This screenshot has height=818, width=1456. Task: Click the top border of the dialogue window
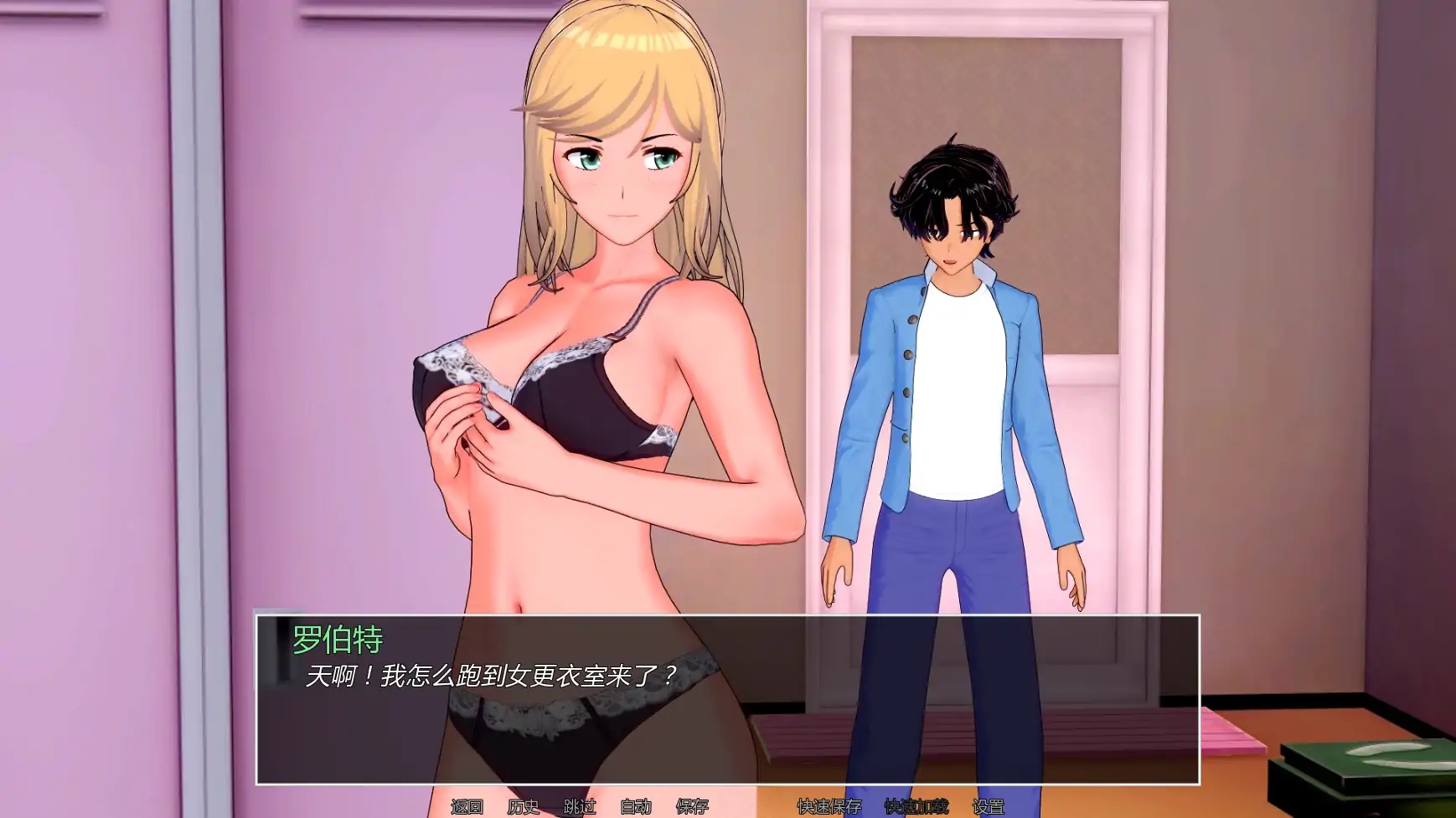click(x=729, y=616)
